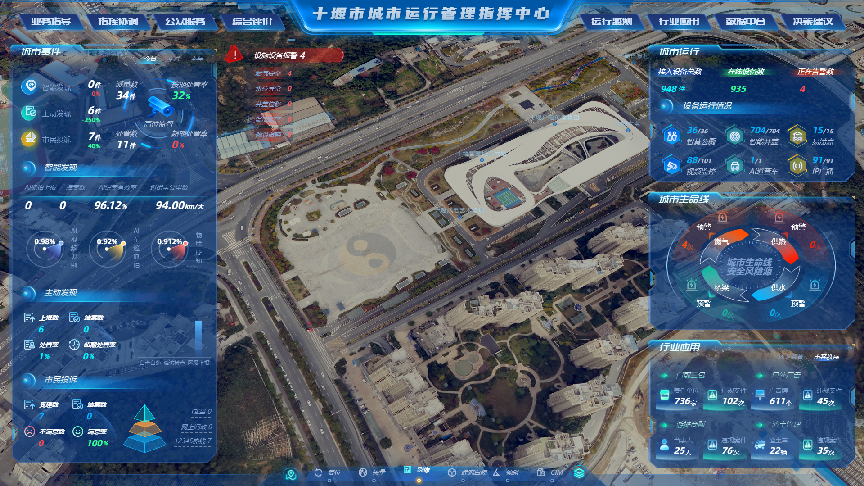This screenshot has width=864, height=486.
Task: Select the location pin icon in bottom toolbar
Action: click(291, 473)
